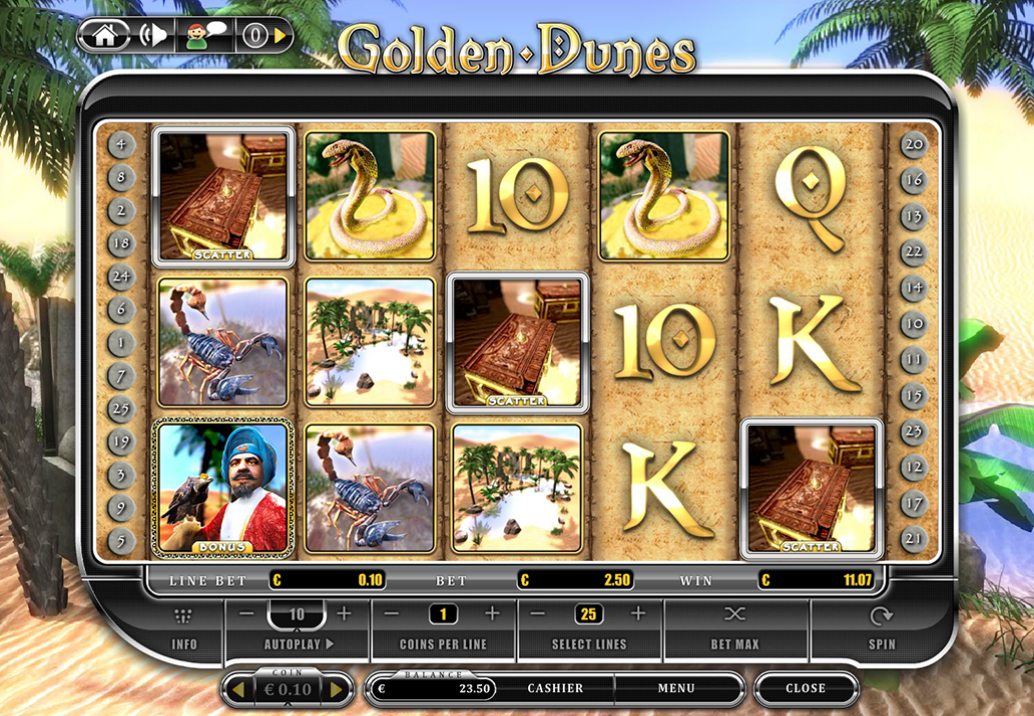Screen dimensions: 1034x716
Task: Close the game
Action: coord(805,688)
